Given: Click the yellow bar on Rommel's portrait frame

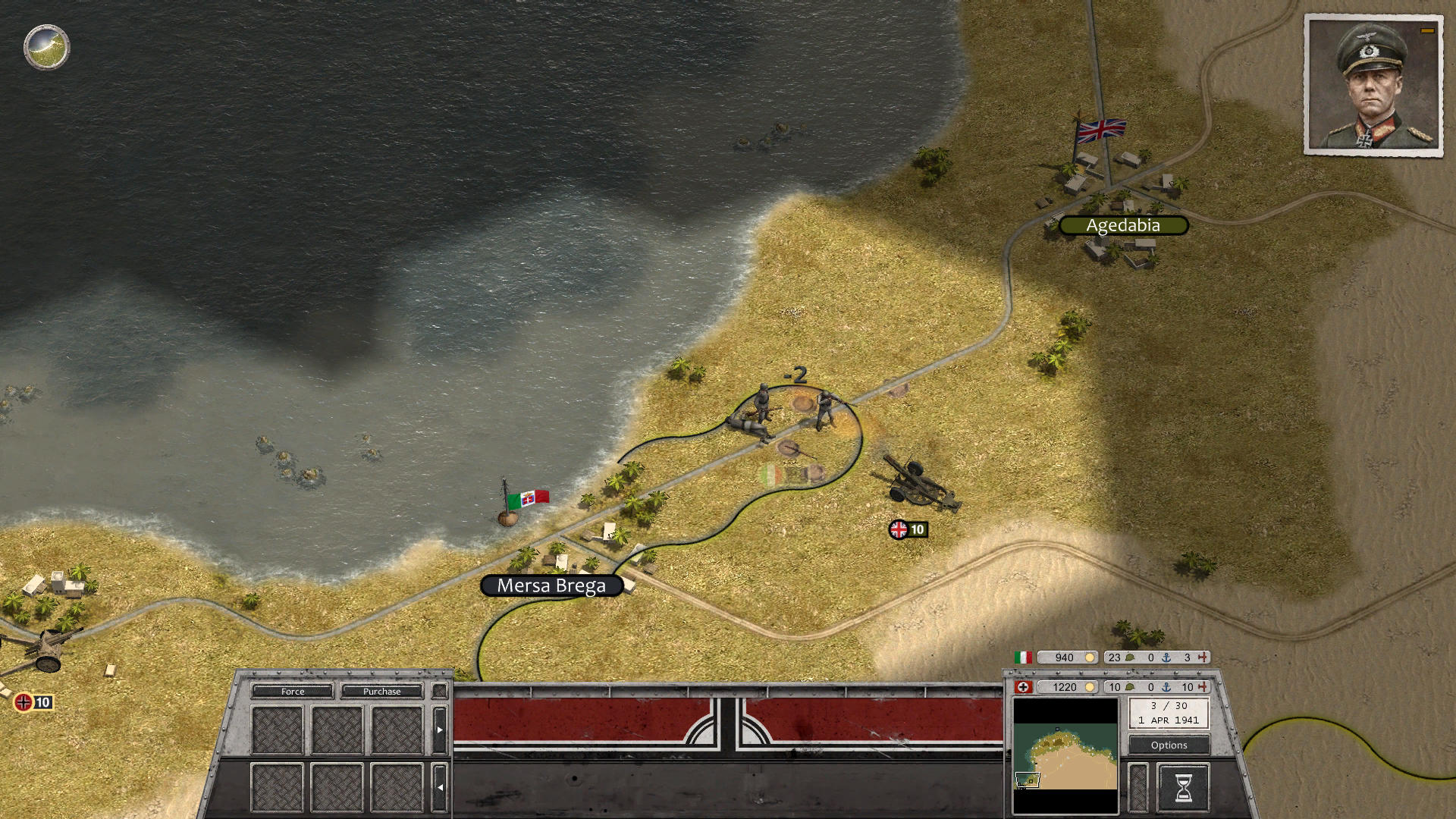Looking at the screenshot, I should (1426, 32).
